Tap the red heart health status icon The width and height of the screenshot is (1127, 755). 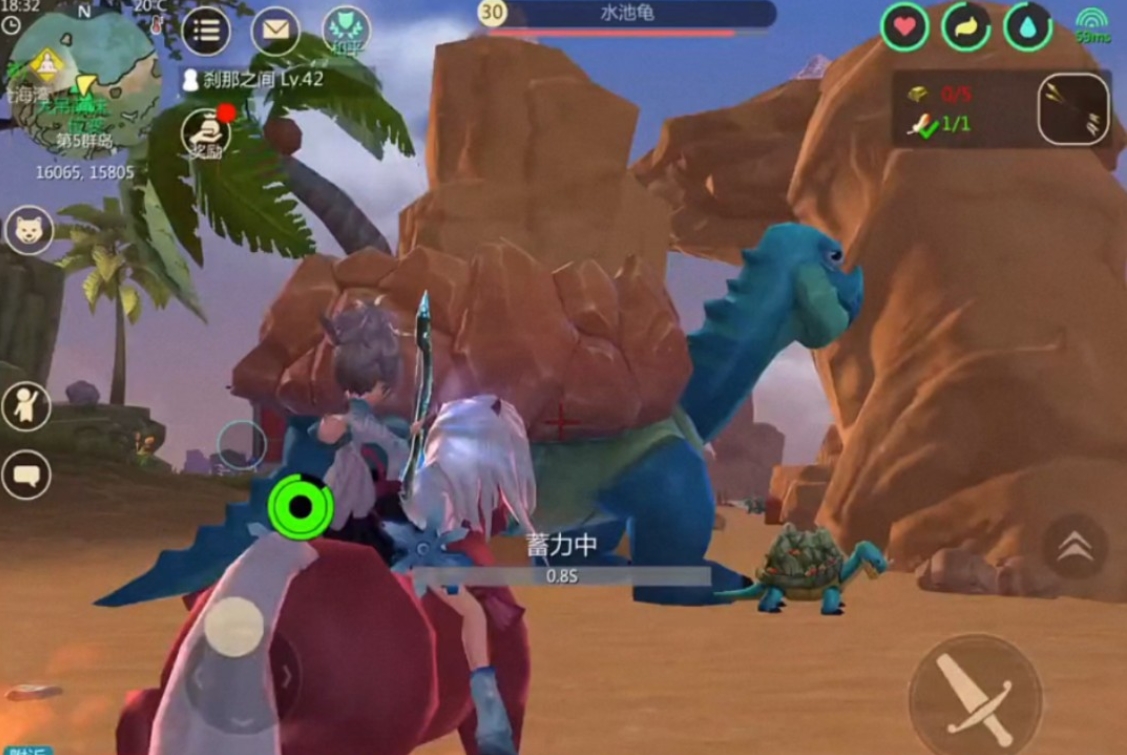[x=905, y=28]
